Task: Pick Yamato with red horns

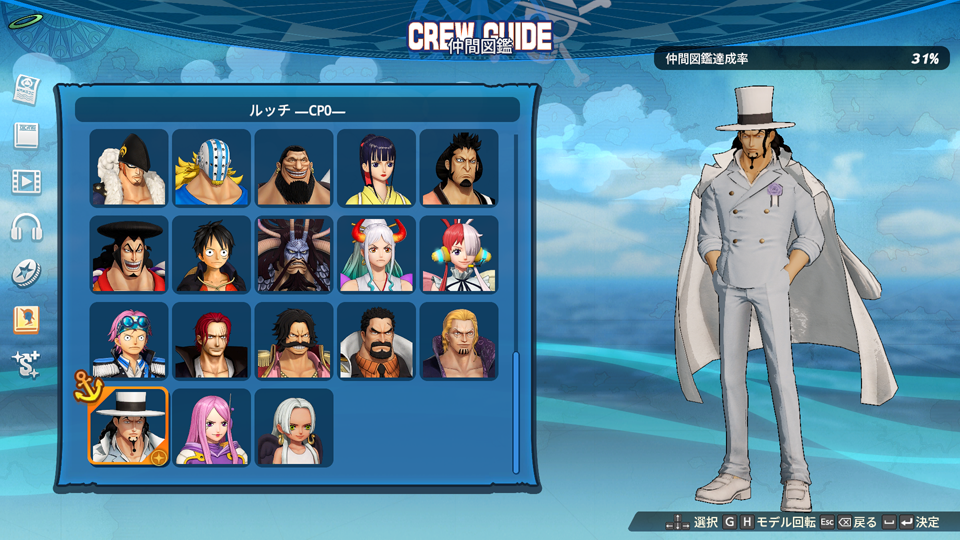Action: [x=376, y=255]
